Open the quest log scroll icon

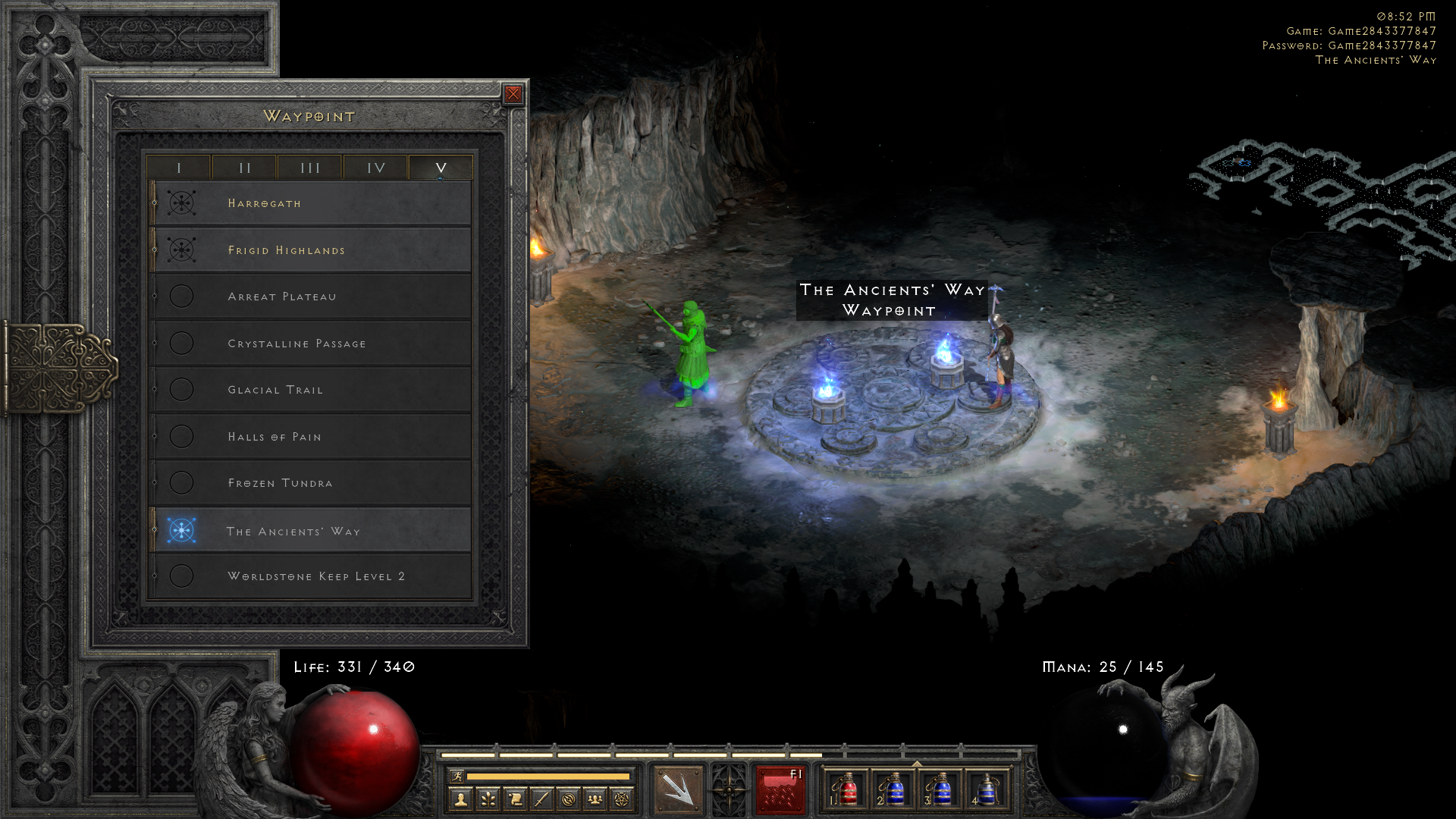(x=515, y=799)
